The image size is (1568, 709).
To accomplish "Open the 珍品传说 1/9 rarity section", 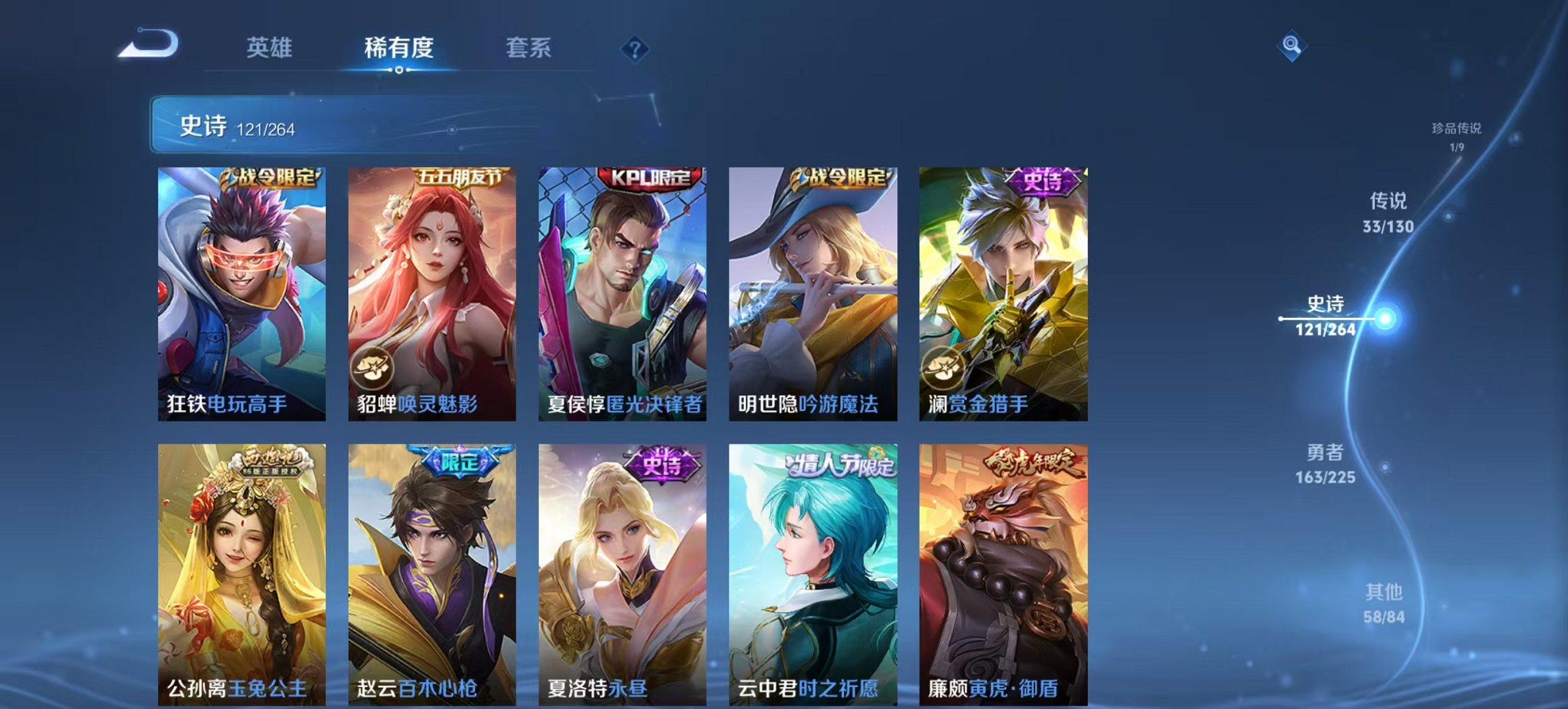I will pyautogui.click(x=1457, y=135).
